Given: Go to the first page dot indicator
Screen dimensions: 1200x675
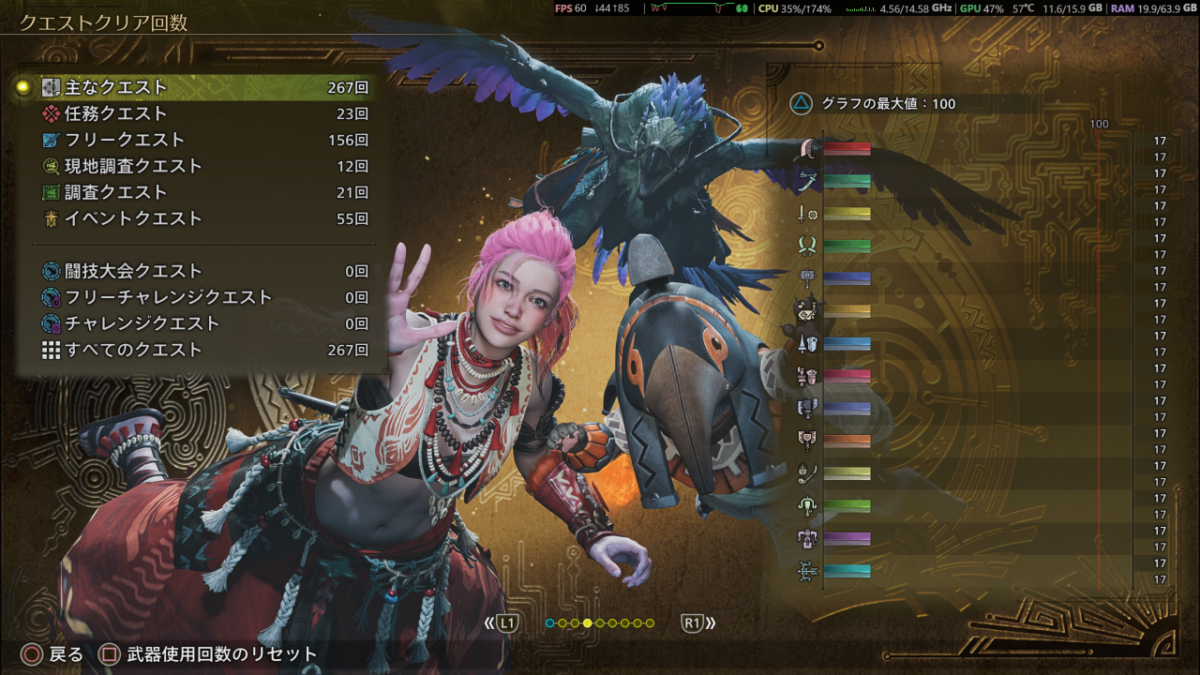Looking at the screenshot, I should (x=550, y=623).
